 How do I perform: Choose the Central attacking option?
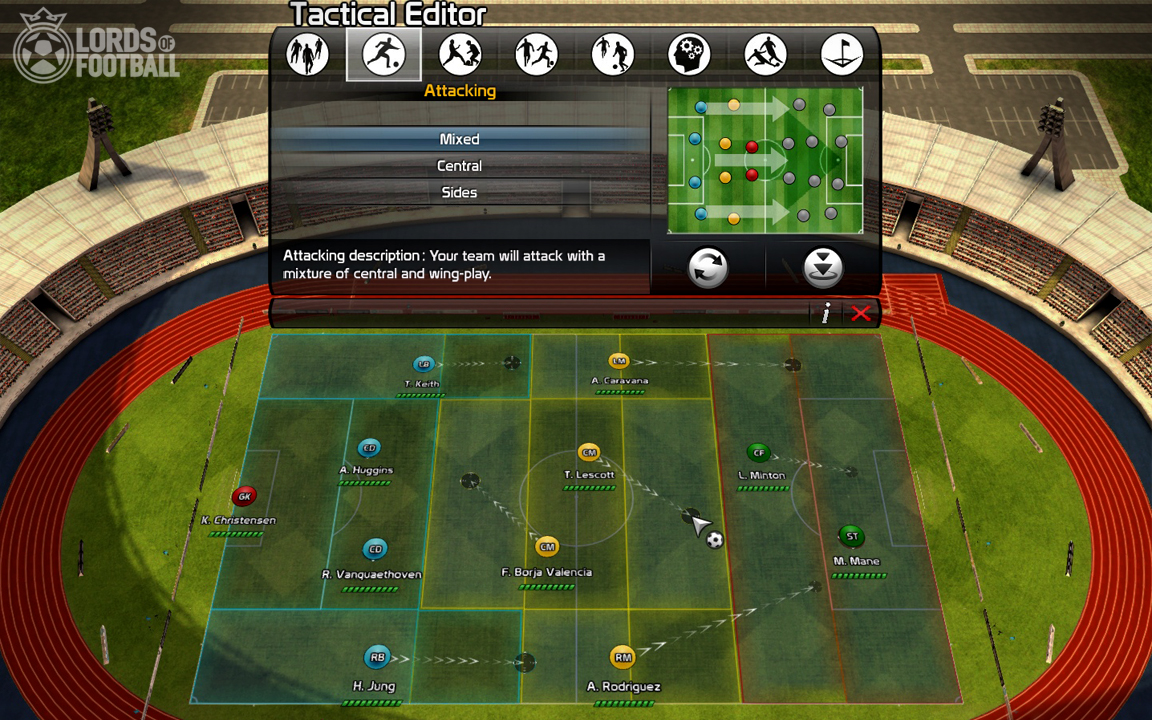460,166
